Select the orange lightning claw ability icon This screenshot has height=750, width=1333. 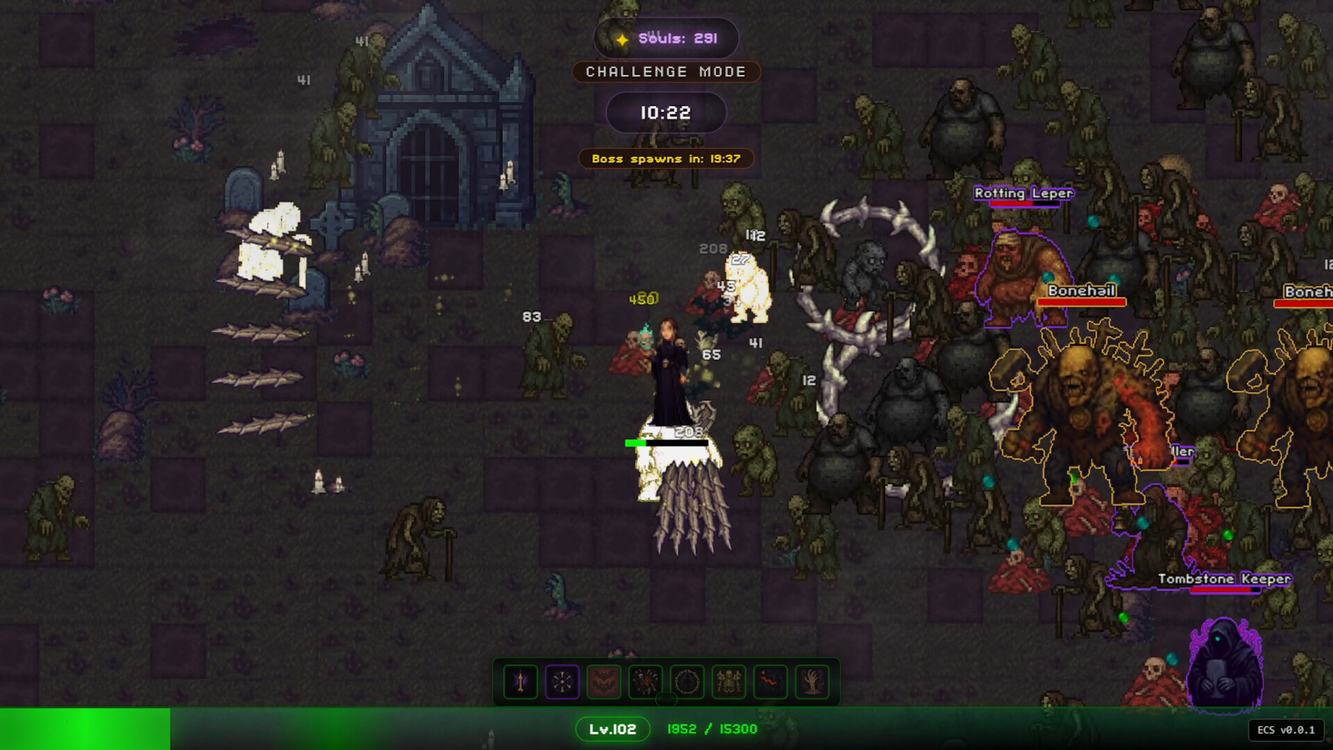[x=769, y=681]
